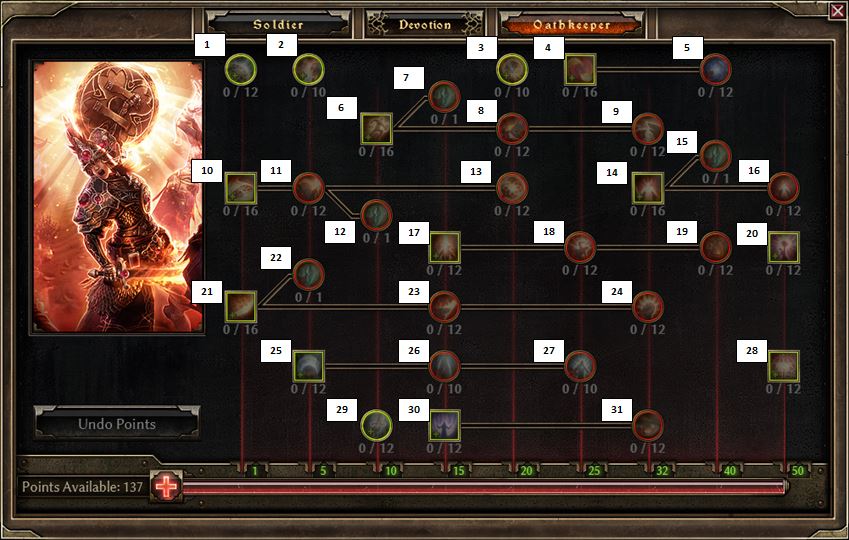Choose the skill node numbered 5
This screenshot has width=849, height=540.
(x=715, y=69)
